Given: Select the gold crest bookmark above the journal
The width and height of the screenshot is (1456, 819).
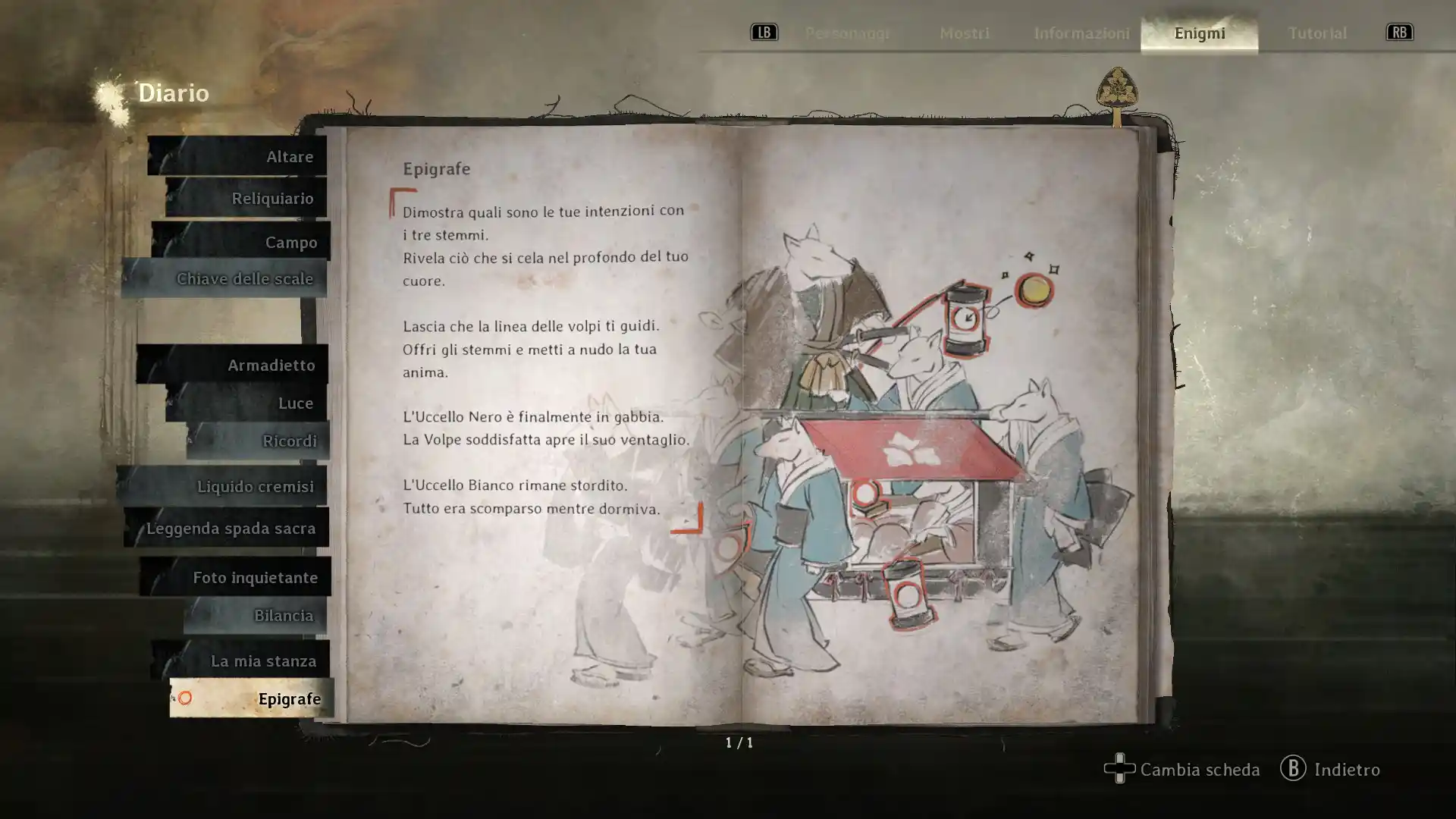Looking at the screenshot, I should point(1116,89).
